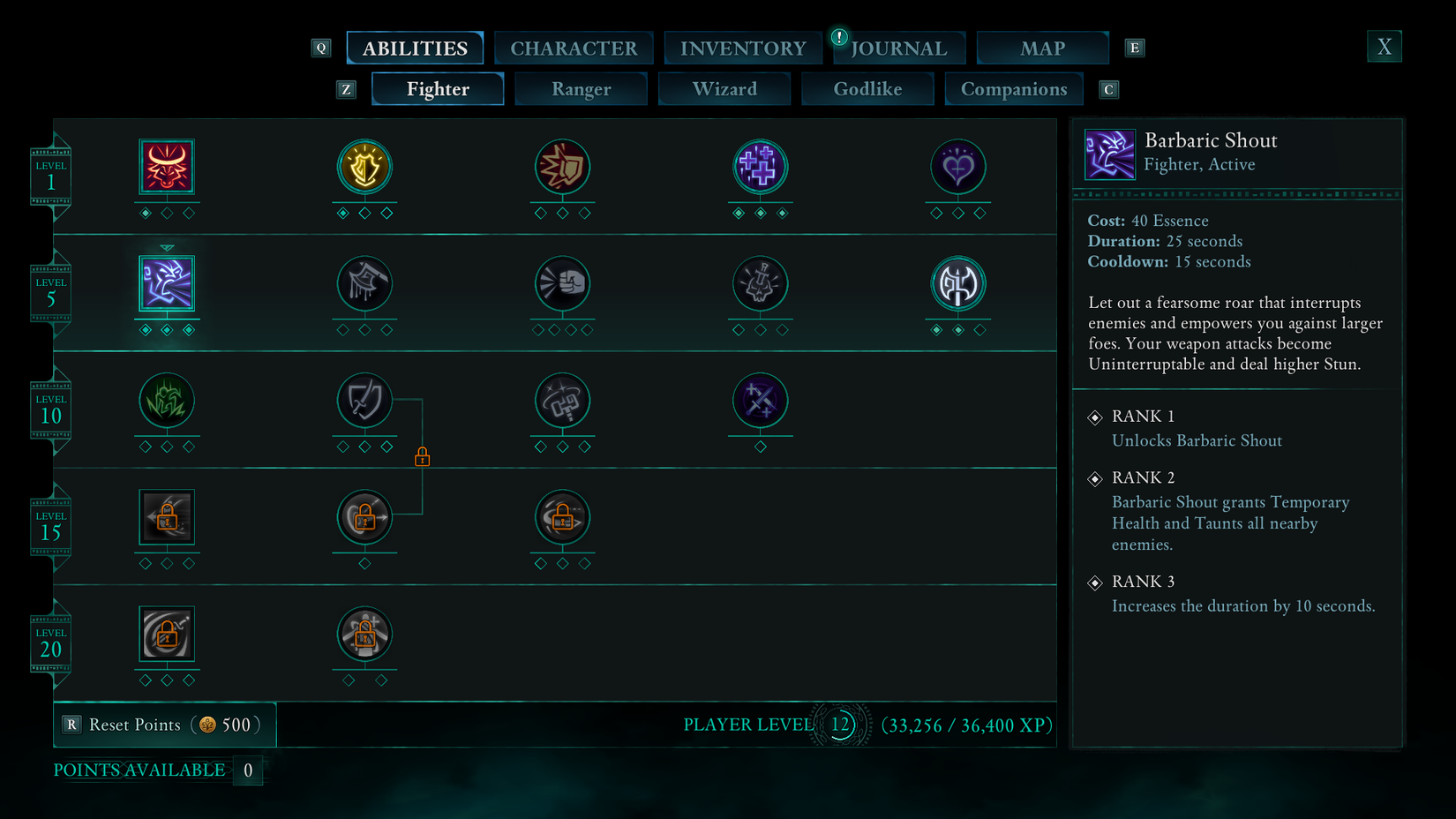Select the green claw ability in Level 10 row
The image size is (1456, 819).
click(x=167, y=402)
